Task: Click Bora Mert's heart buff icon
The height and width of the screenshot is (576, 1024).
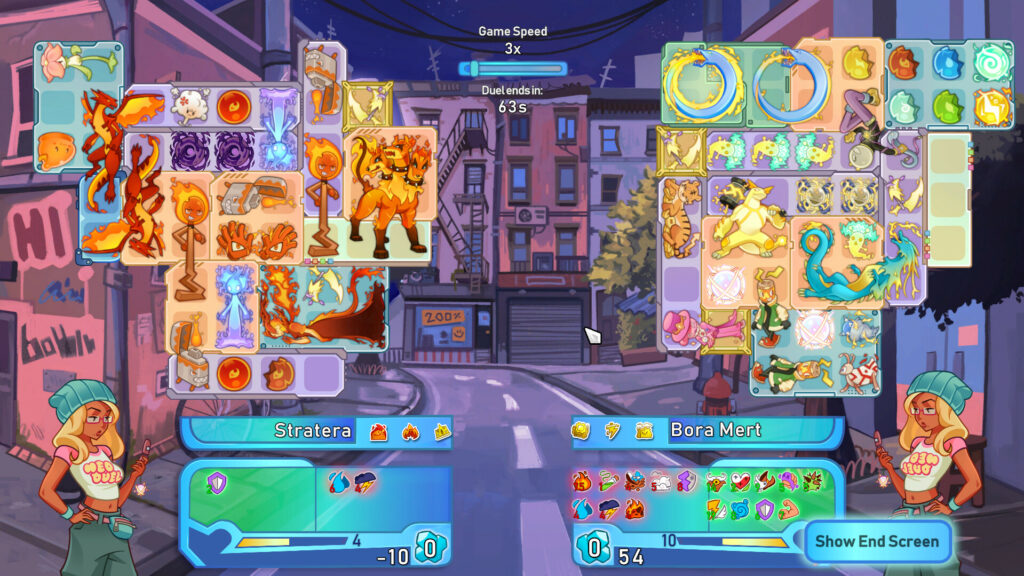Action: click(739, 482)
